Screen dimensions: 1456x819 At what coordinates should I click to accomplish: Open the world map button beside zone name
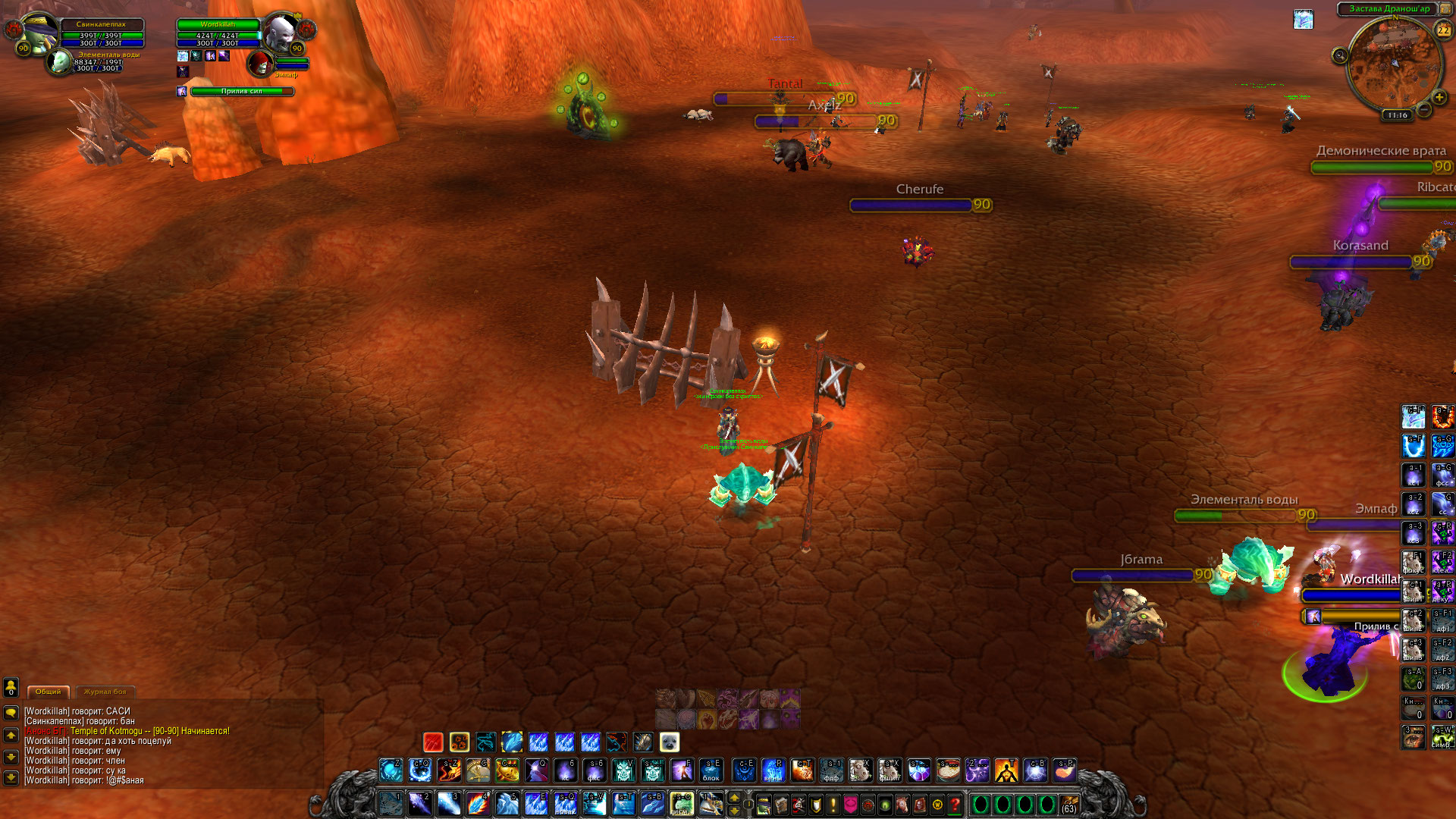click(x=1446, y=9)
